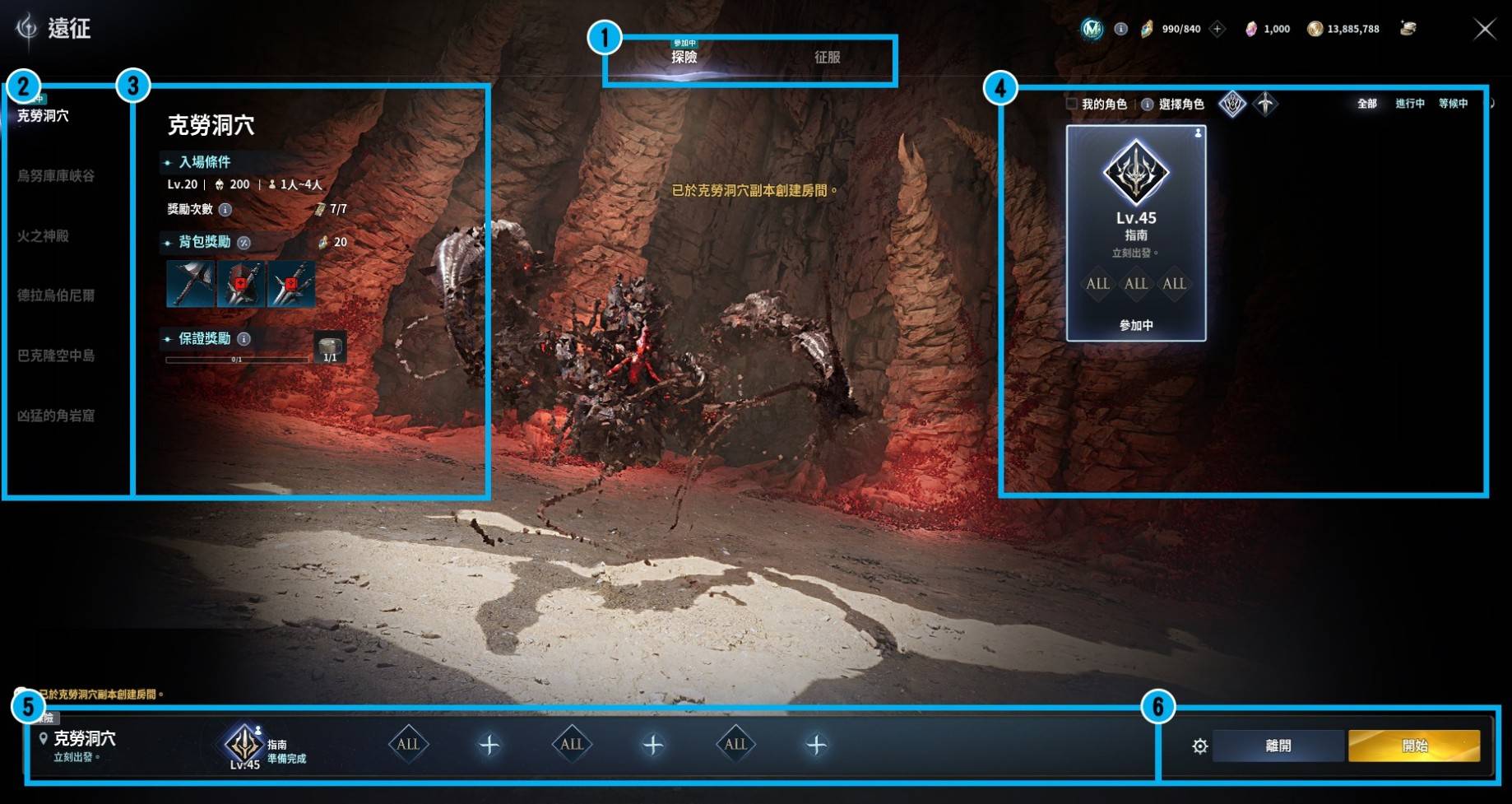Screen dimensions: 1512x804
Task: Close the 遠征 expedition window
Action: [1484, 30]
